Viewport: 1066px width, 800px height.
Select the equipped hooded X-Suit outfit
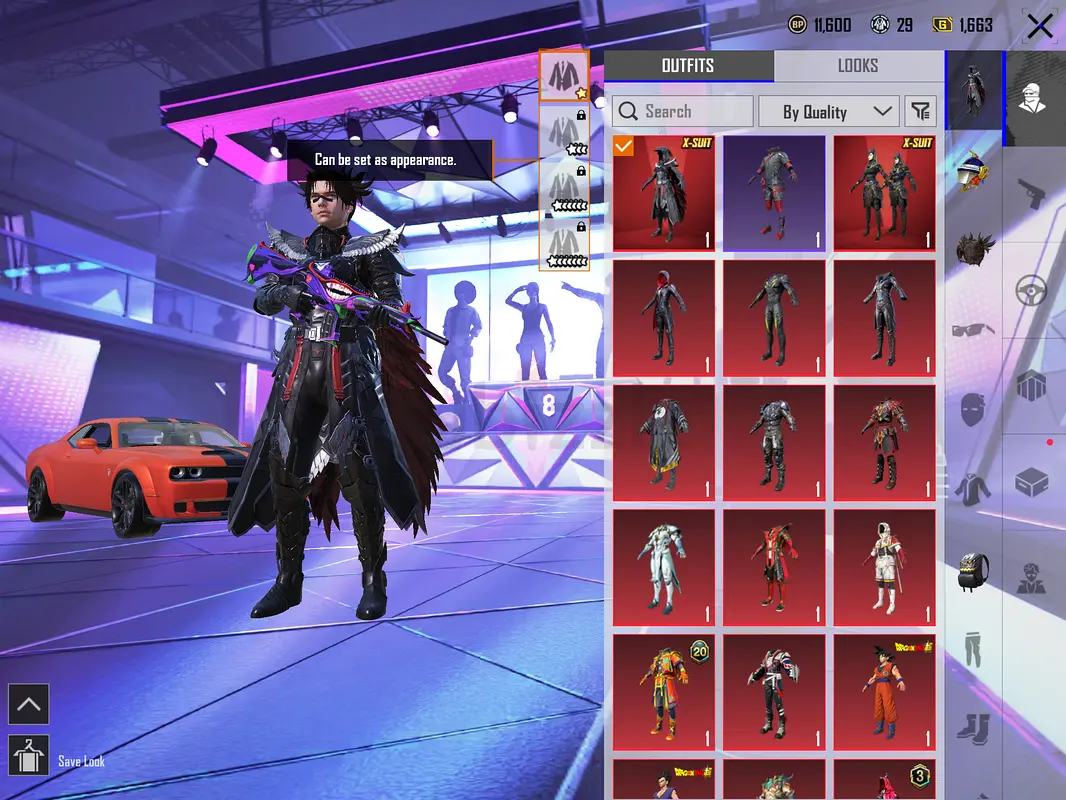tap(664, 193)
